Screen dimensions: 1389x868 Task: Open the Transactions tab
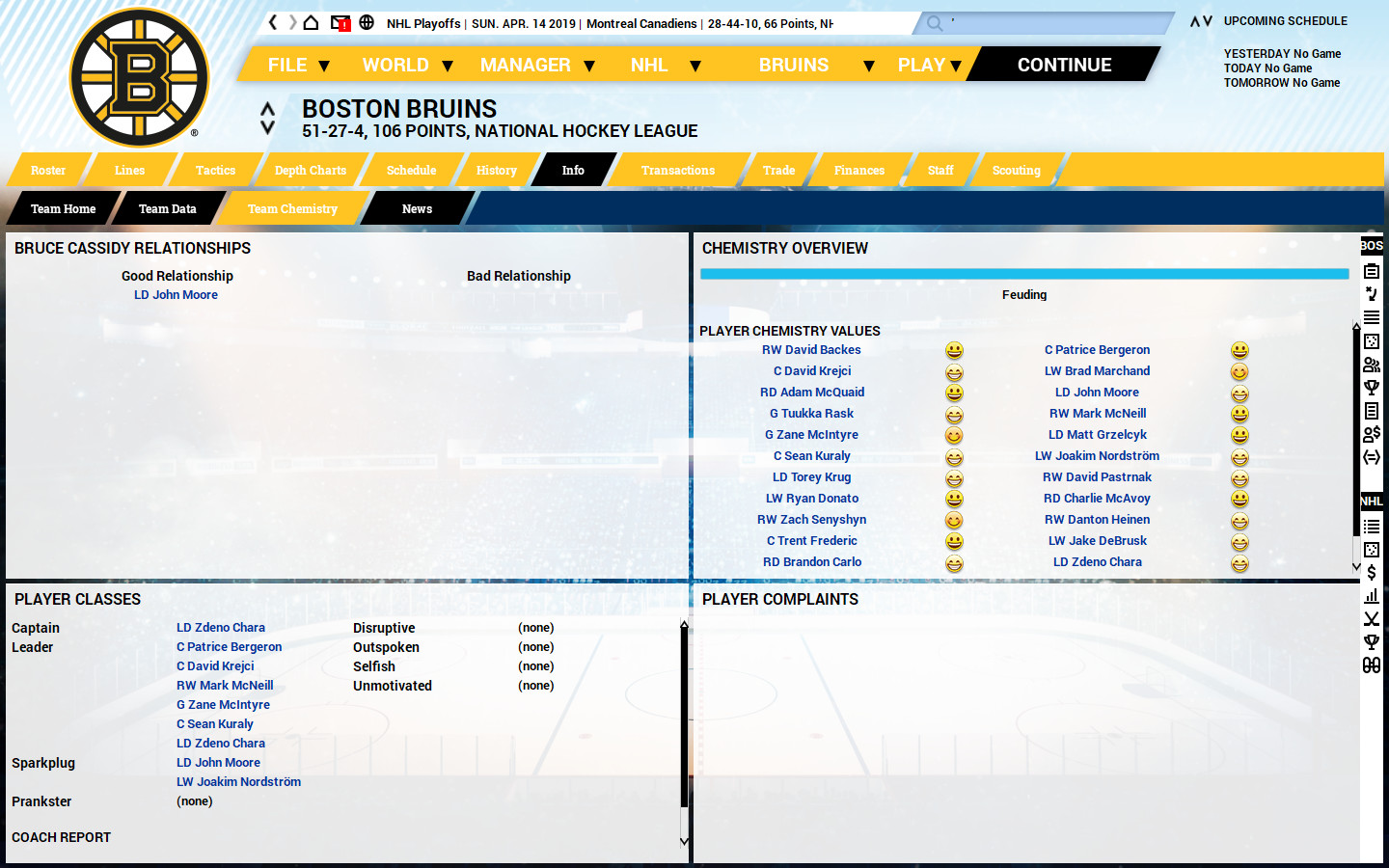pyautogui.click(x=677, y=170)
